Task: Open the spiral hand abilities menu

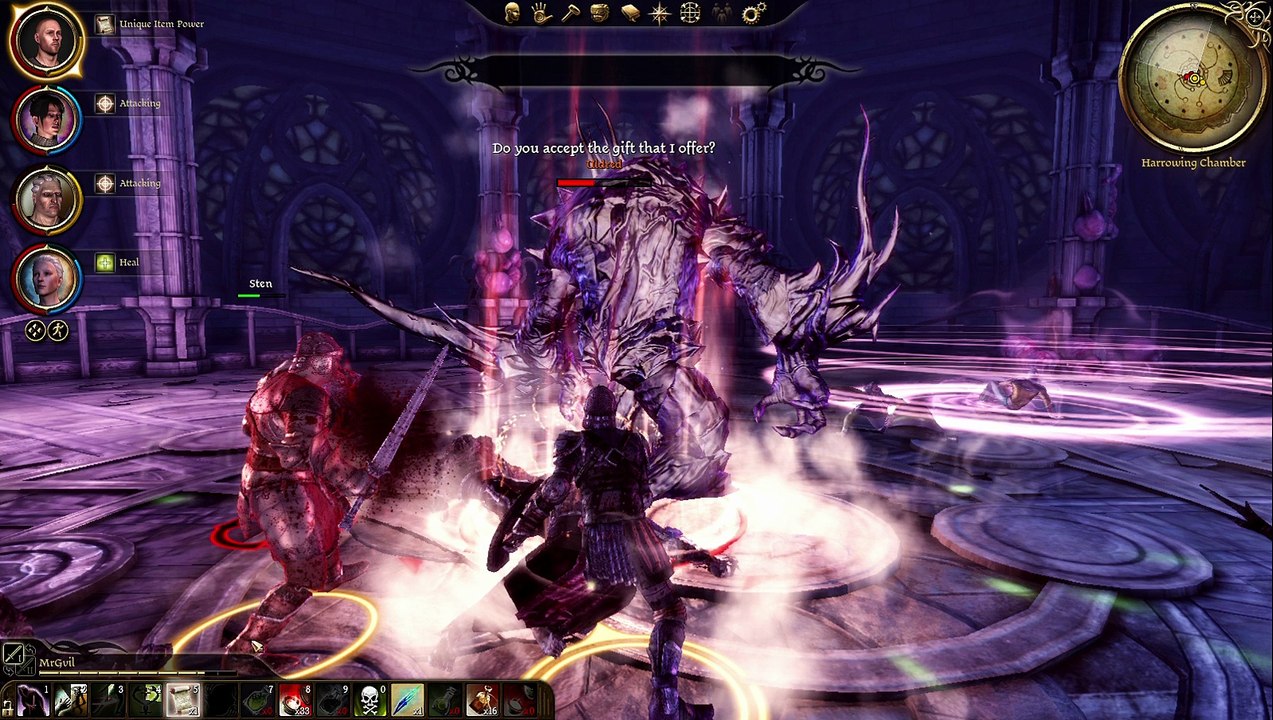Action: [x=541, y=12]
